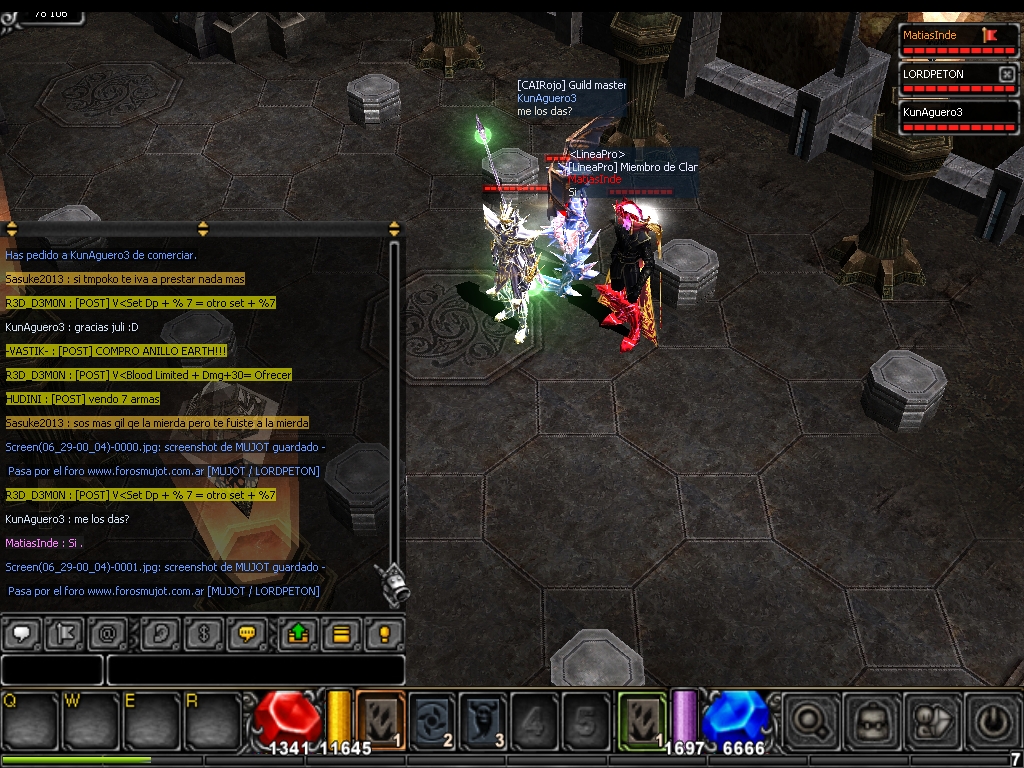Click the yellow stacked bars chat button

pos(341,634)
